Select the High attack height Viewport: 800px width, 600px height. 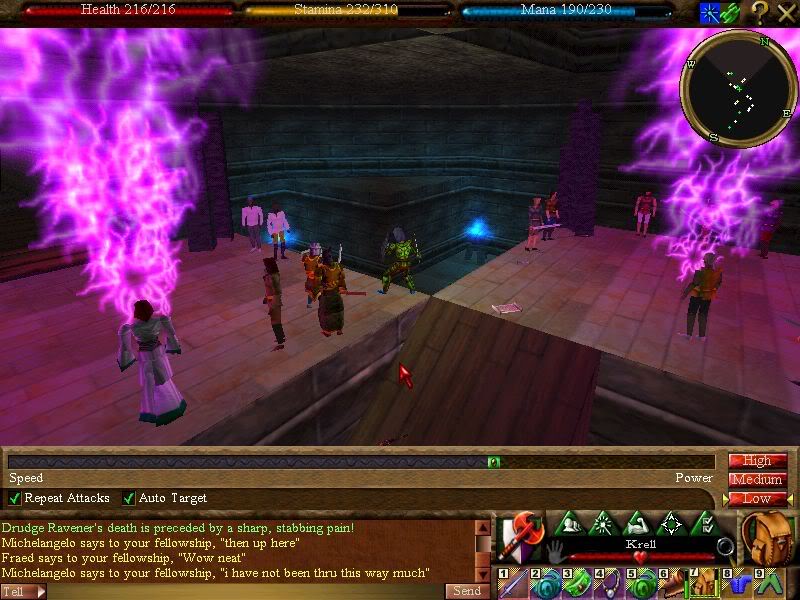pos(757,461)
